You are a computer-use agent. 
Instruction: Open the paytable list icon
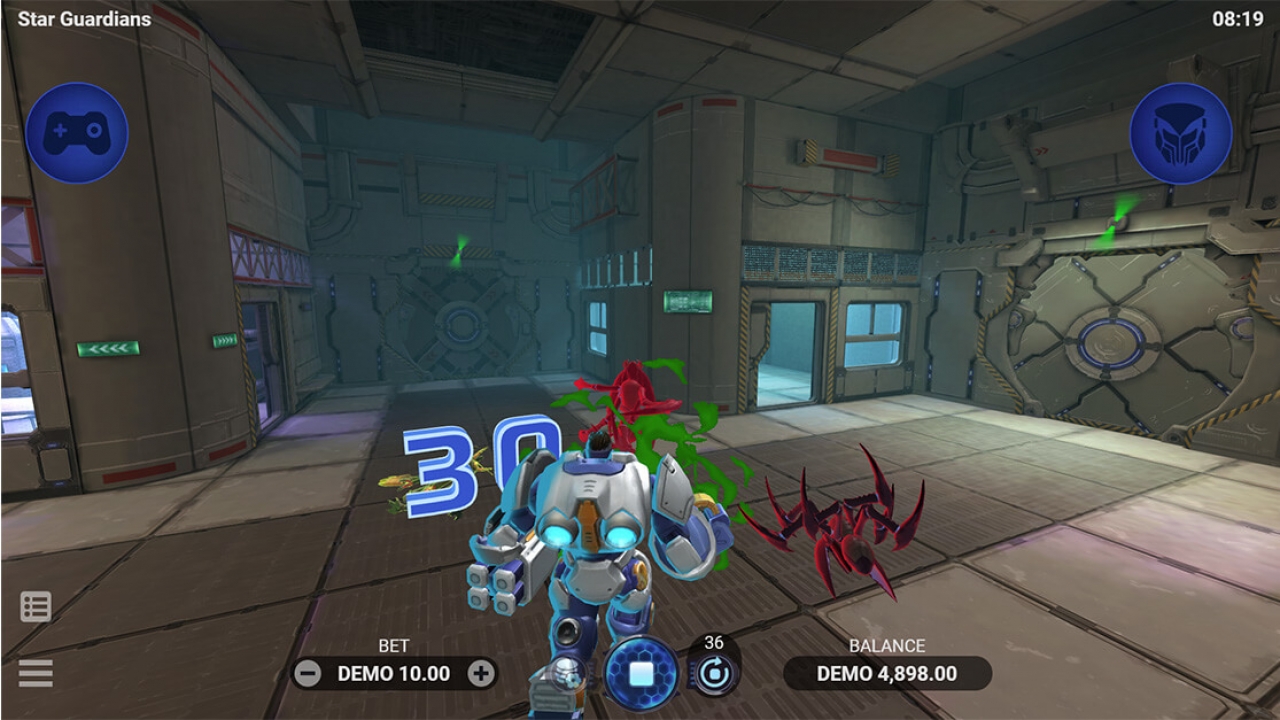pos(35,605)
